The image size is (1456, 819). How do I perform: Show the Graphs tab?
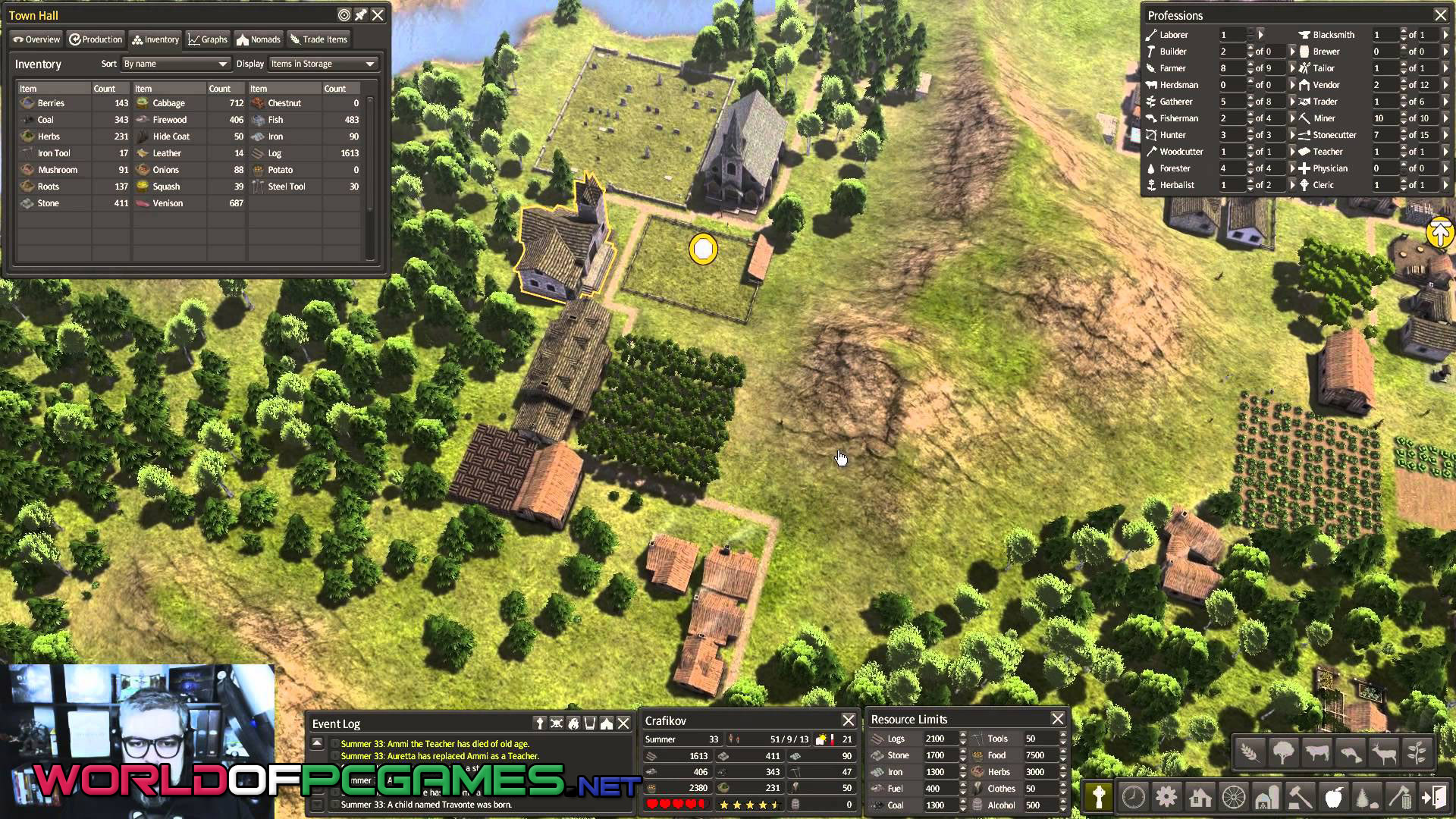tap(208, 39)
